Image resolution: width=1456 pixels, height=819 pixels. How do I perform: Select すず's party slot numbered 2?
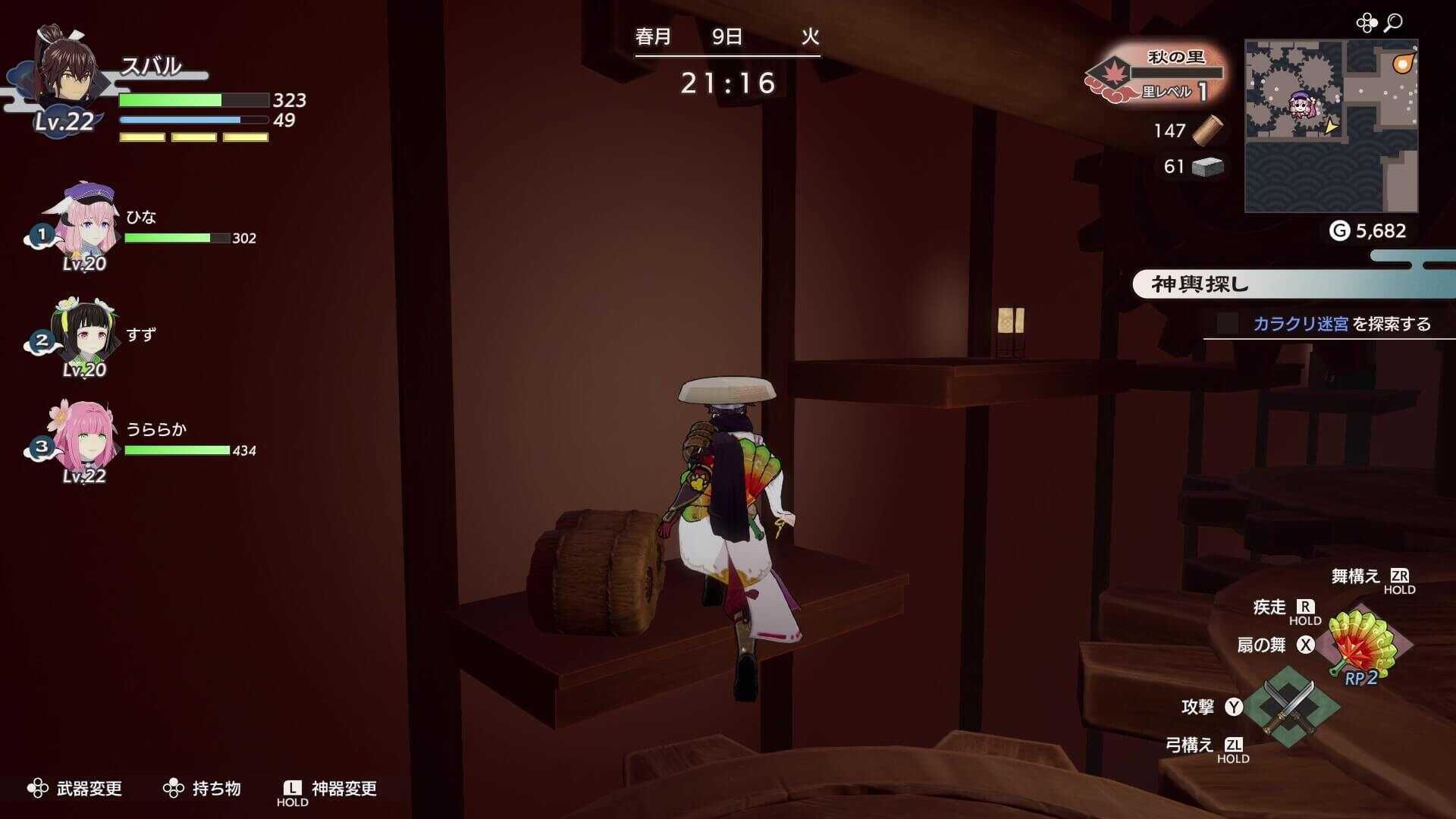click(x=42, y=341)
